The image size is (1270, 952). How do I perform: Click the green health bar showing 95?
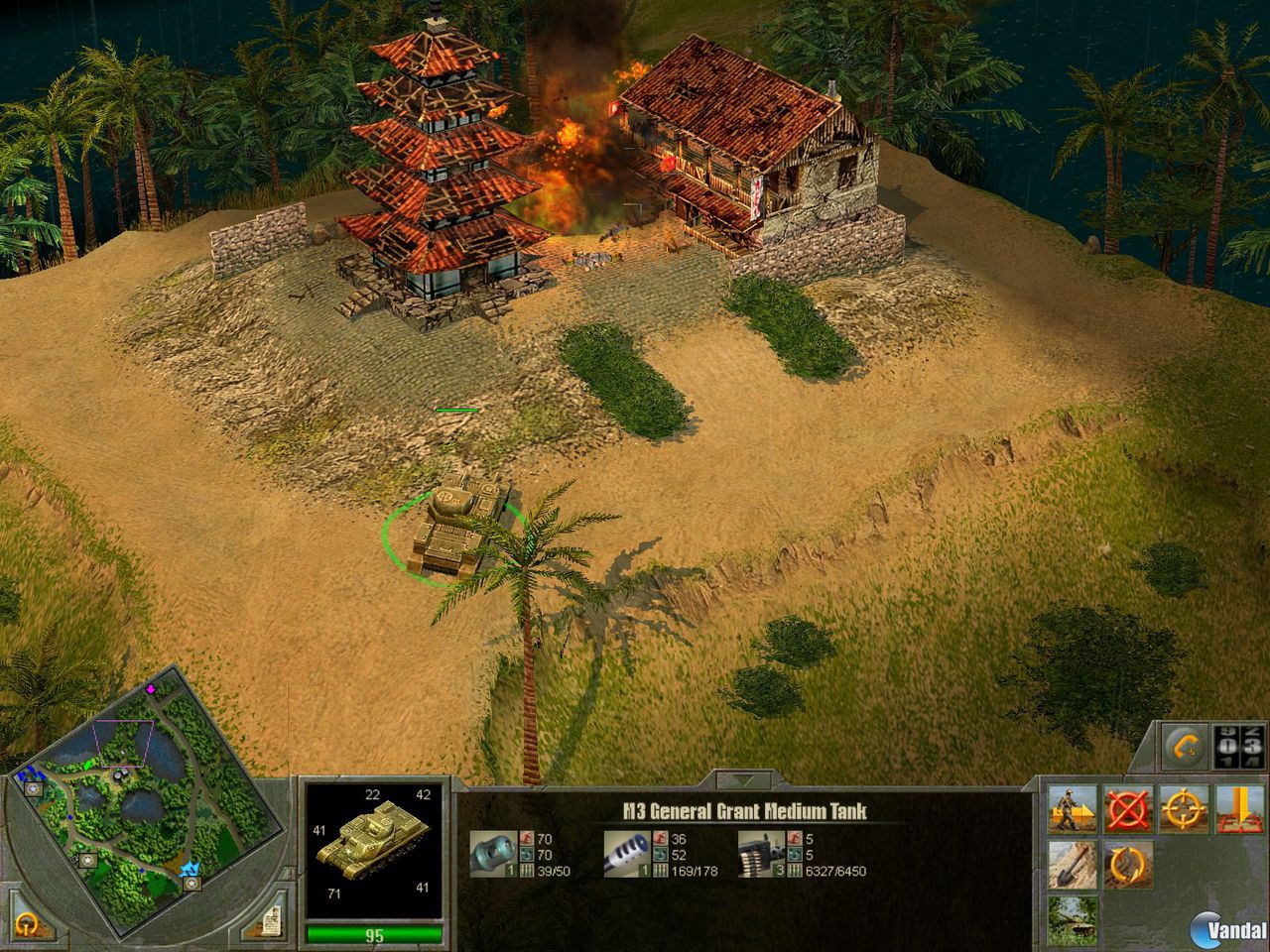[373, 932]
